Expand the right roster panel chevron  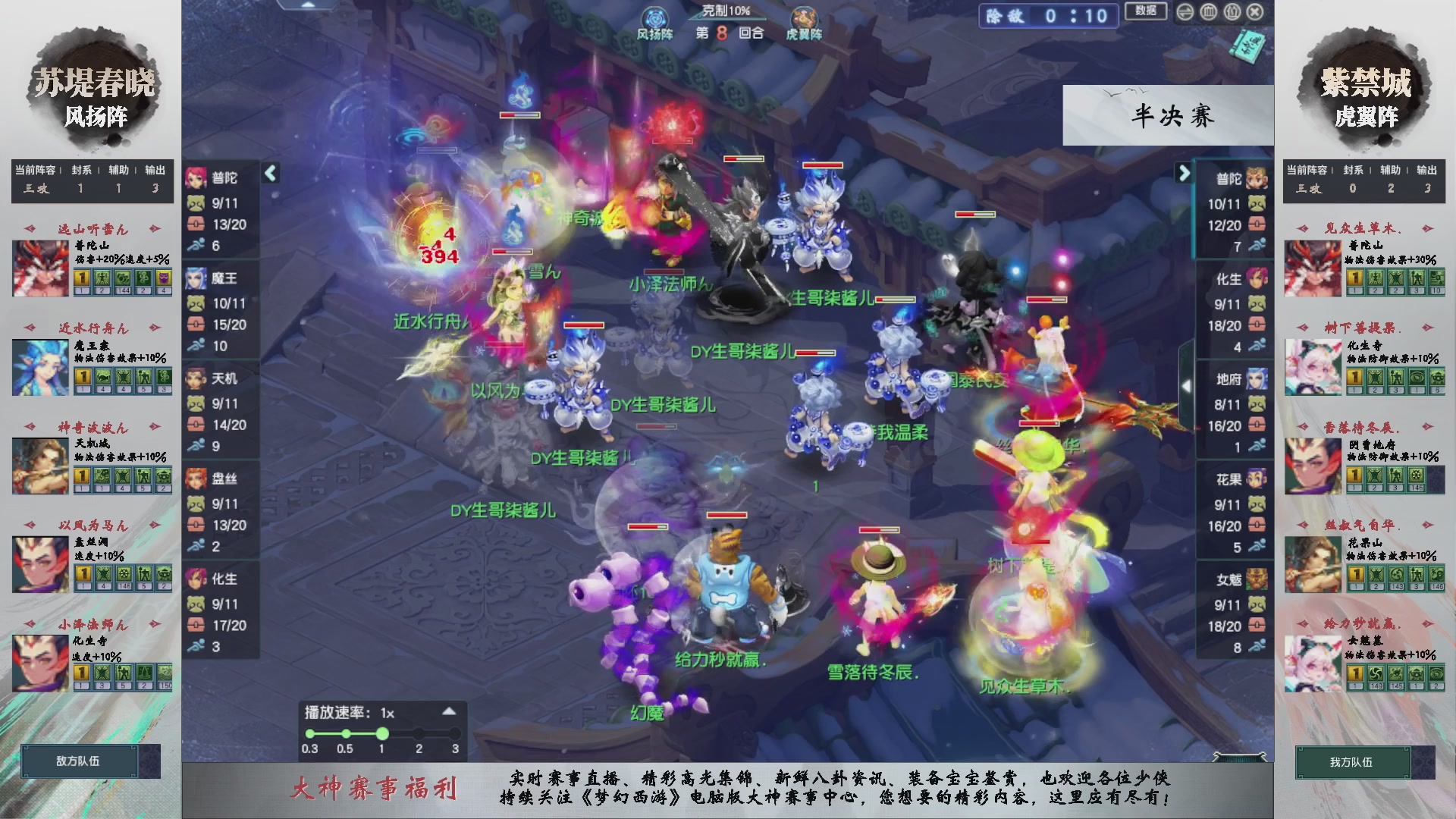[1185, 174]
